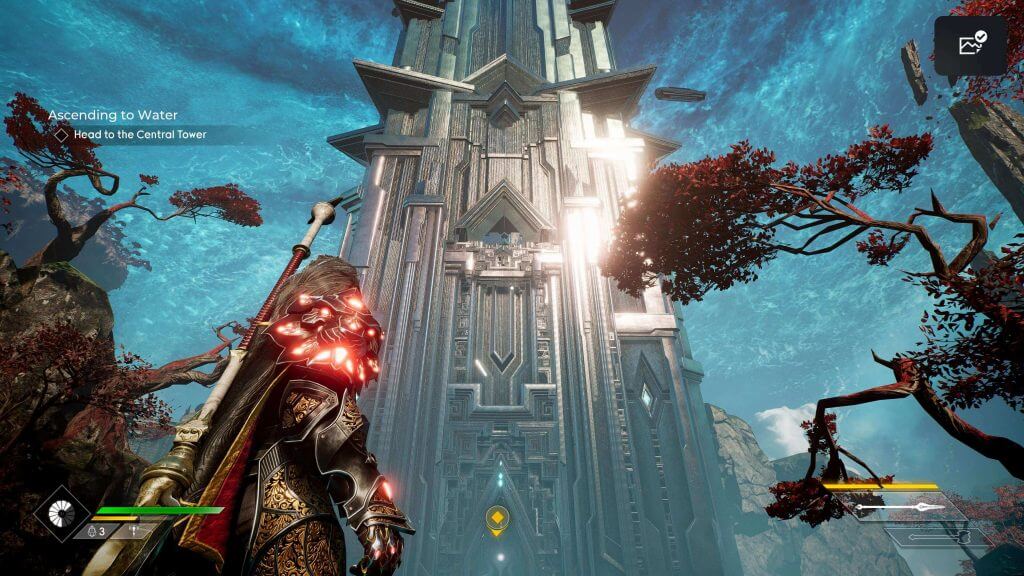Switch to the hammer weapon slot
Viewport: 1024px width, 576px height.
click(935, 537)
